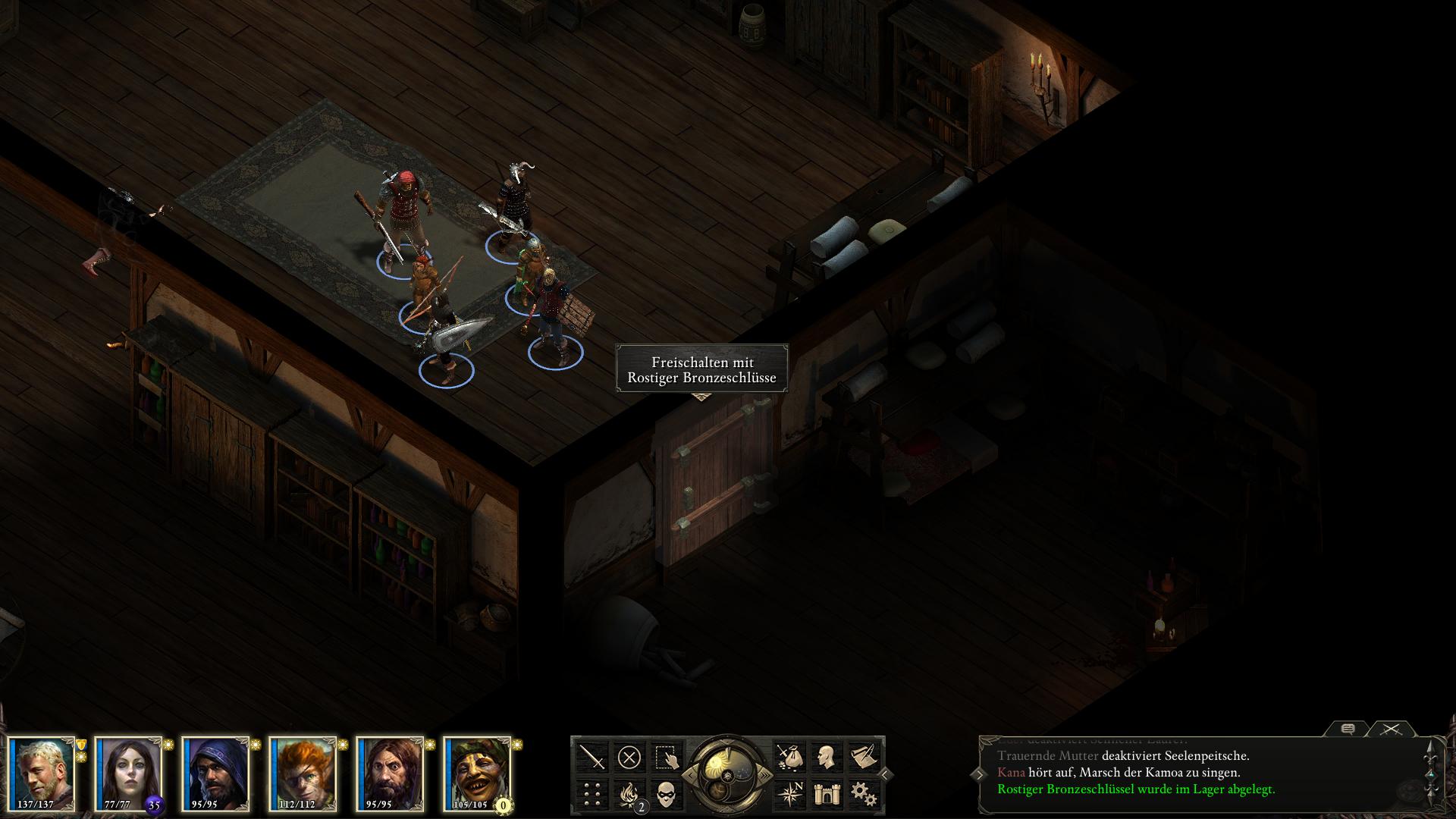1456x819 pixels.
Task: Select the dark-haired woman's portrait
Action: [128, 773]
